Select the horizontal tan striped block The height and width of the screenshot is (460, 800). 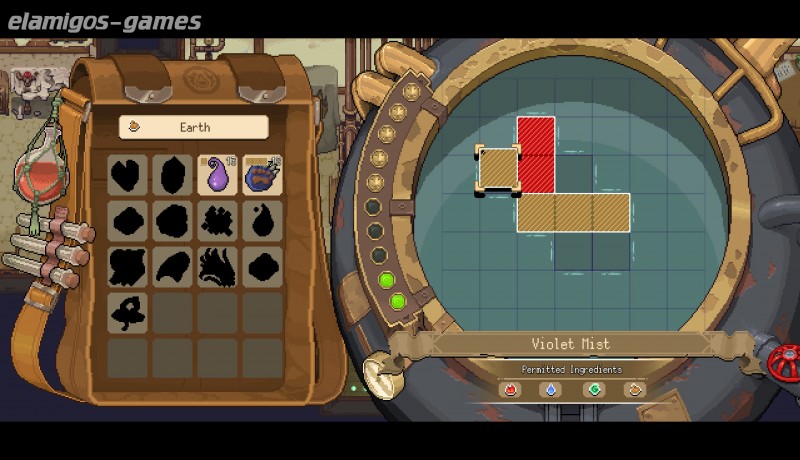[573, 212]
